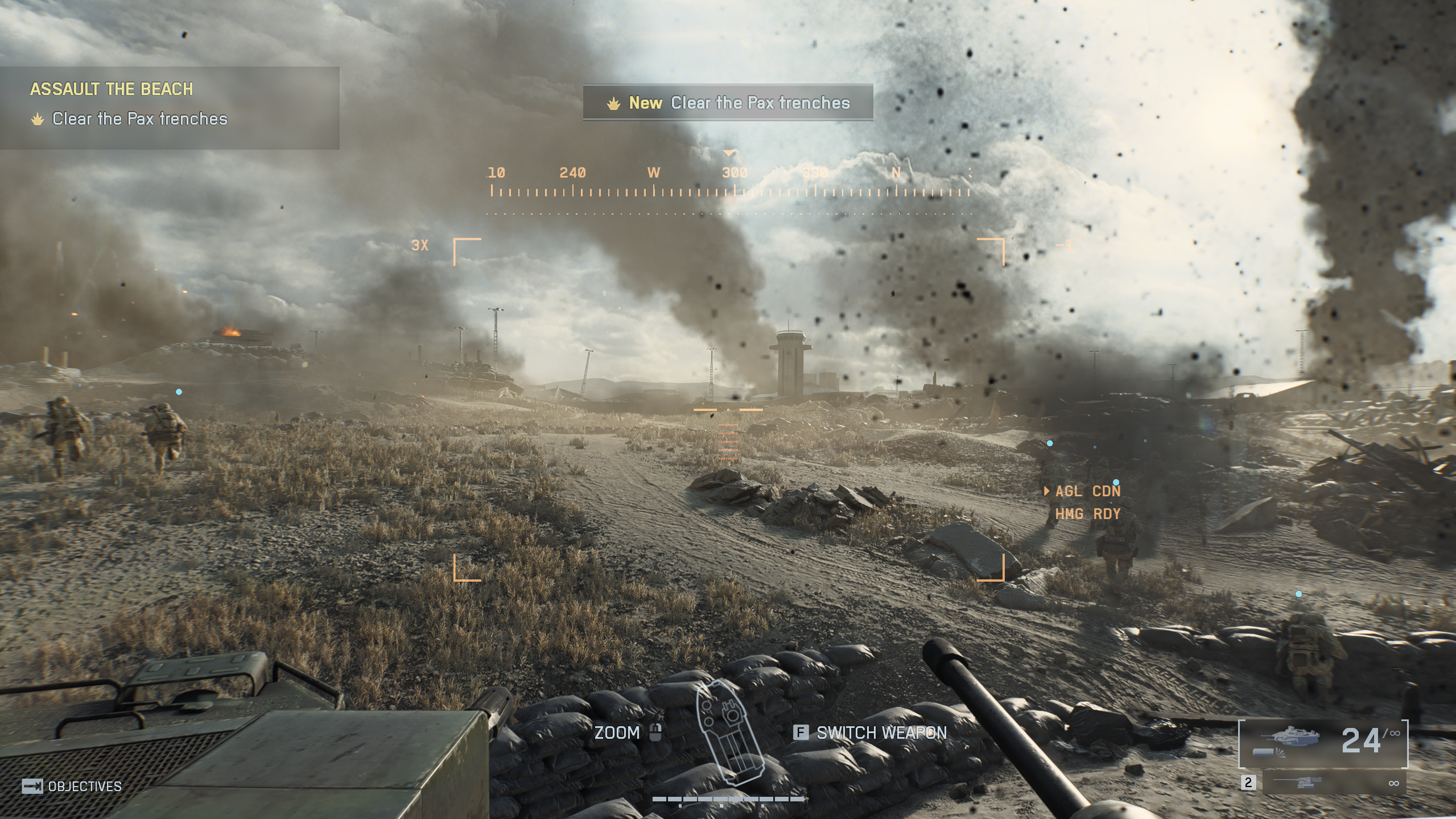Choose the HMG RDY weapon status entry
Image resolution: width=1456 pixels, height=819 pixels.
pos(1087,514)
